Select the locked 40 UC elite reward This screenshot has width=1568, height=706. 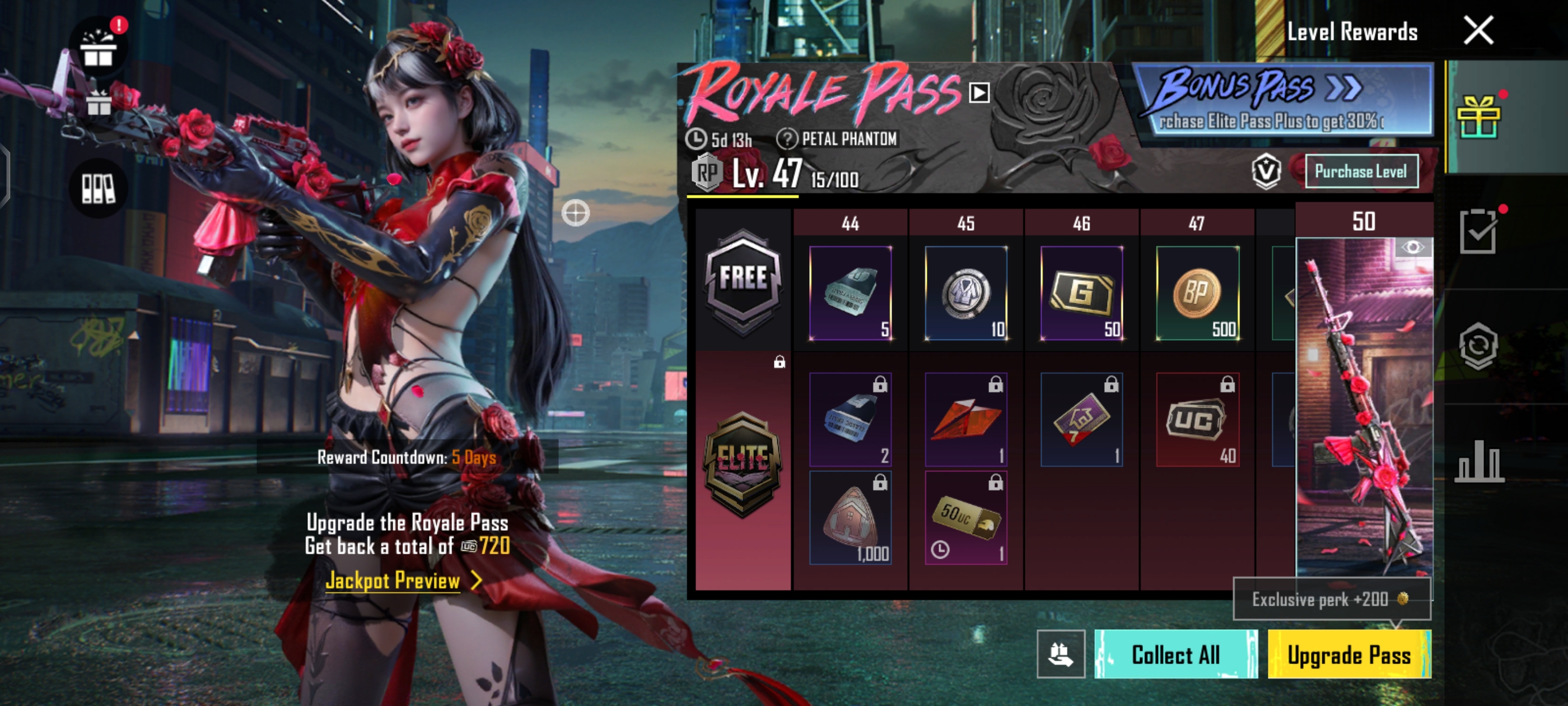point(1197,420)
